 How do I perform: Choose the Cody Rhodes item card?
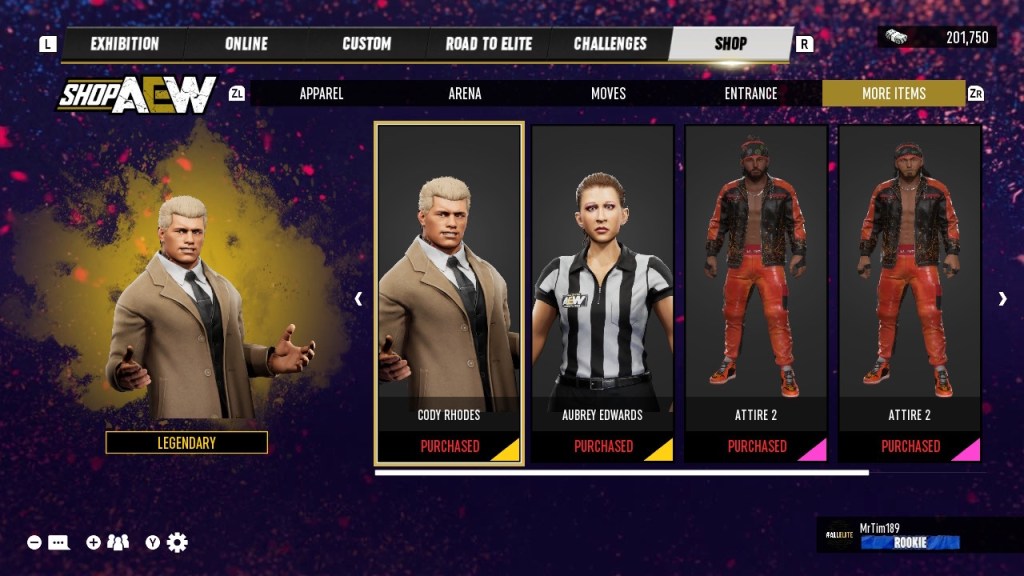[x=449, y=293]
